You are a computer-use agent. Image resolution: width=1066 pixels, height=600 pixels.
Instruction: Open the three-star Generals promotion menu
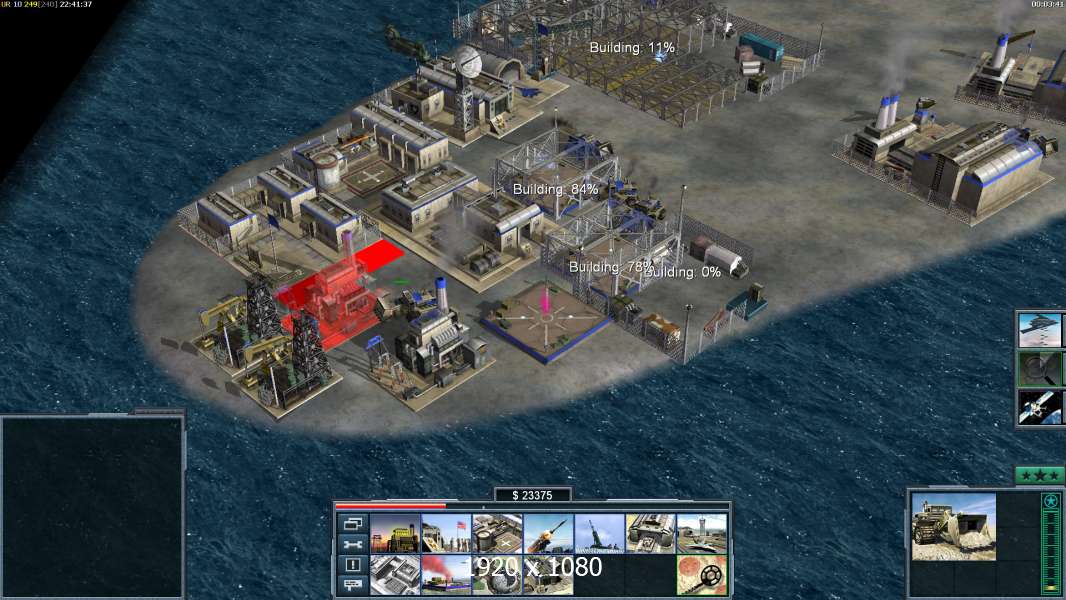[1039, 475]
